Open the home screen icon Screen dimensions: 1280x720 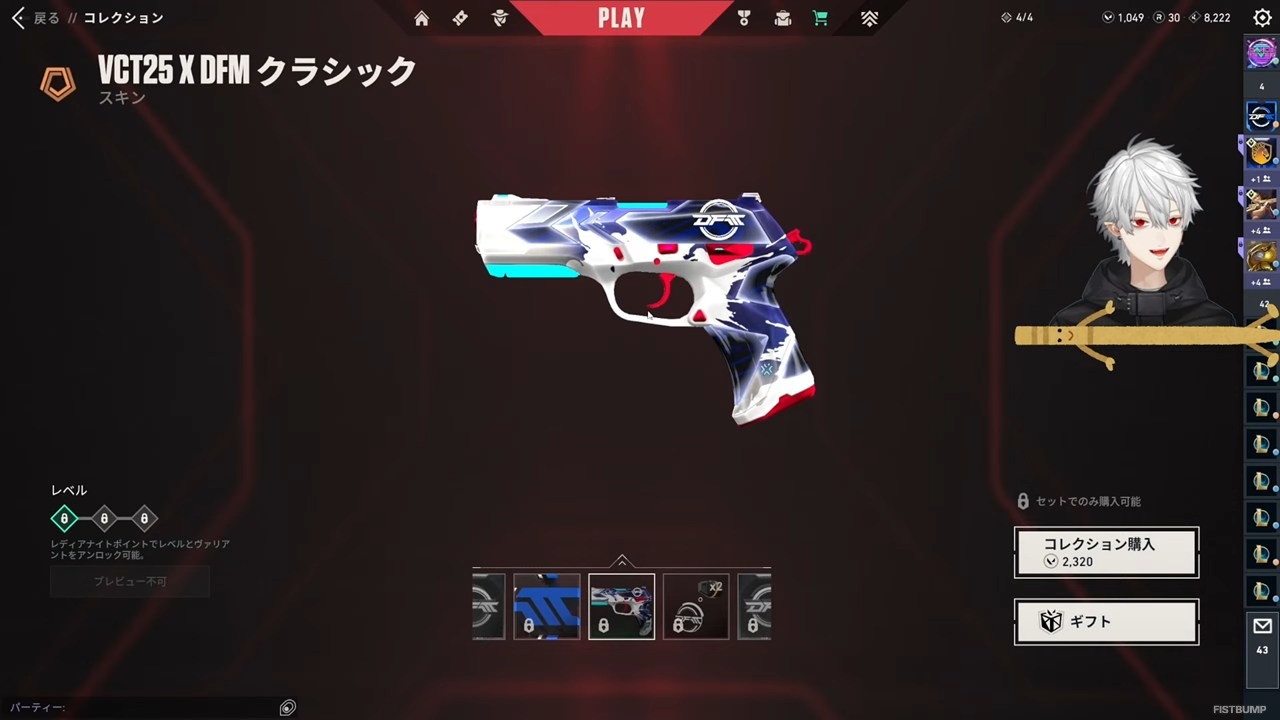pyautogui.click(x=422, y=18)
